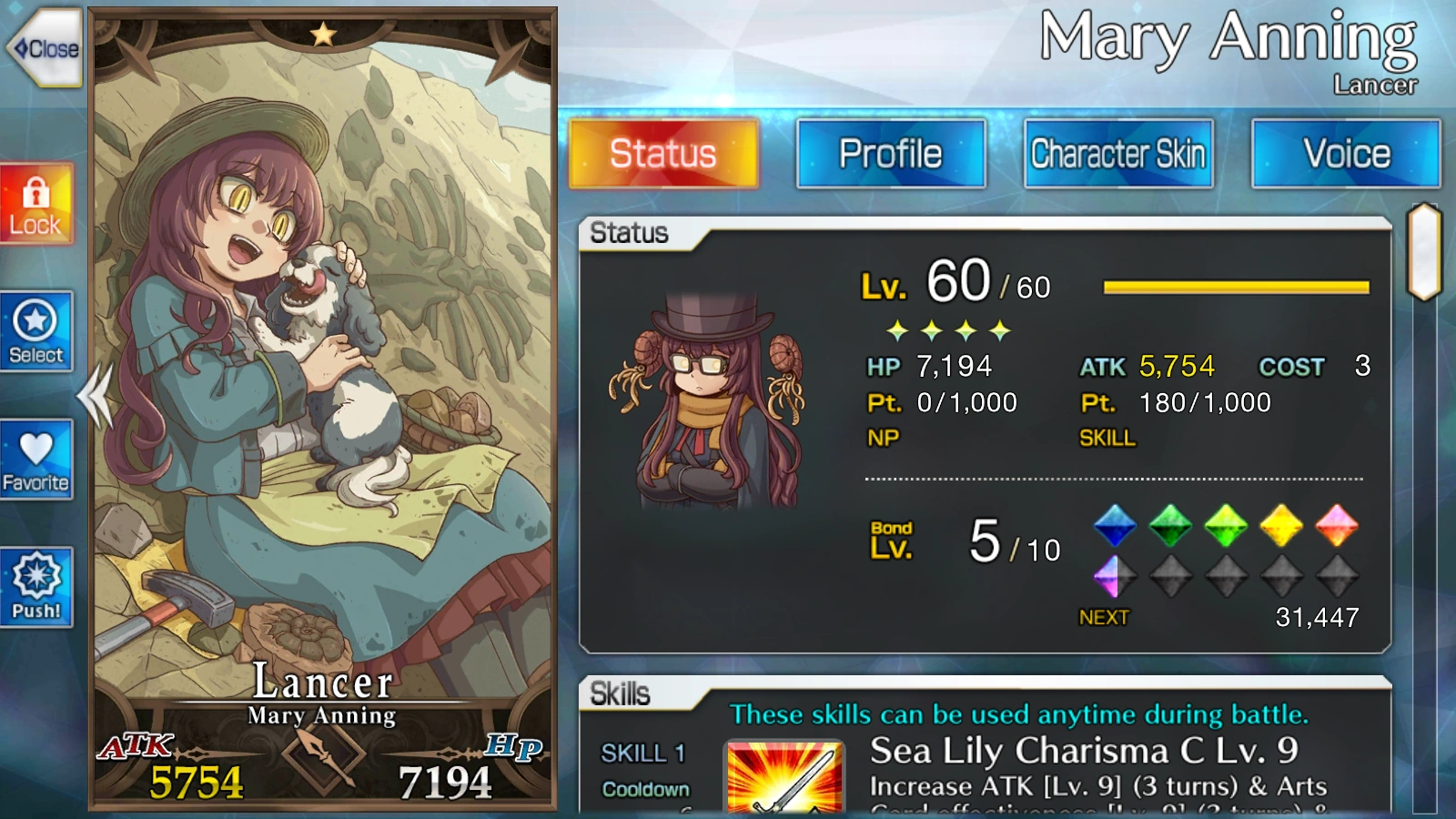Toggle Select marker on Mary Anning

point(36,332)
